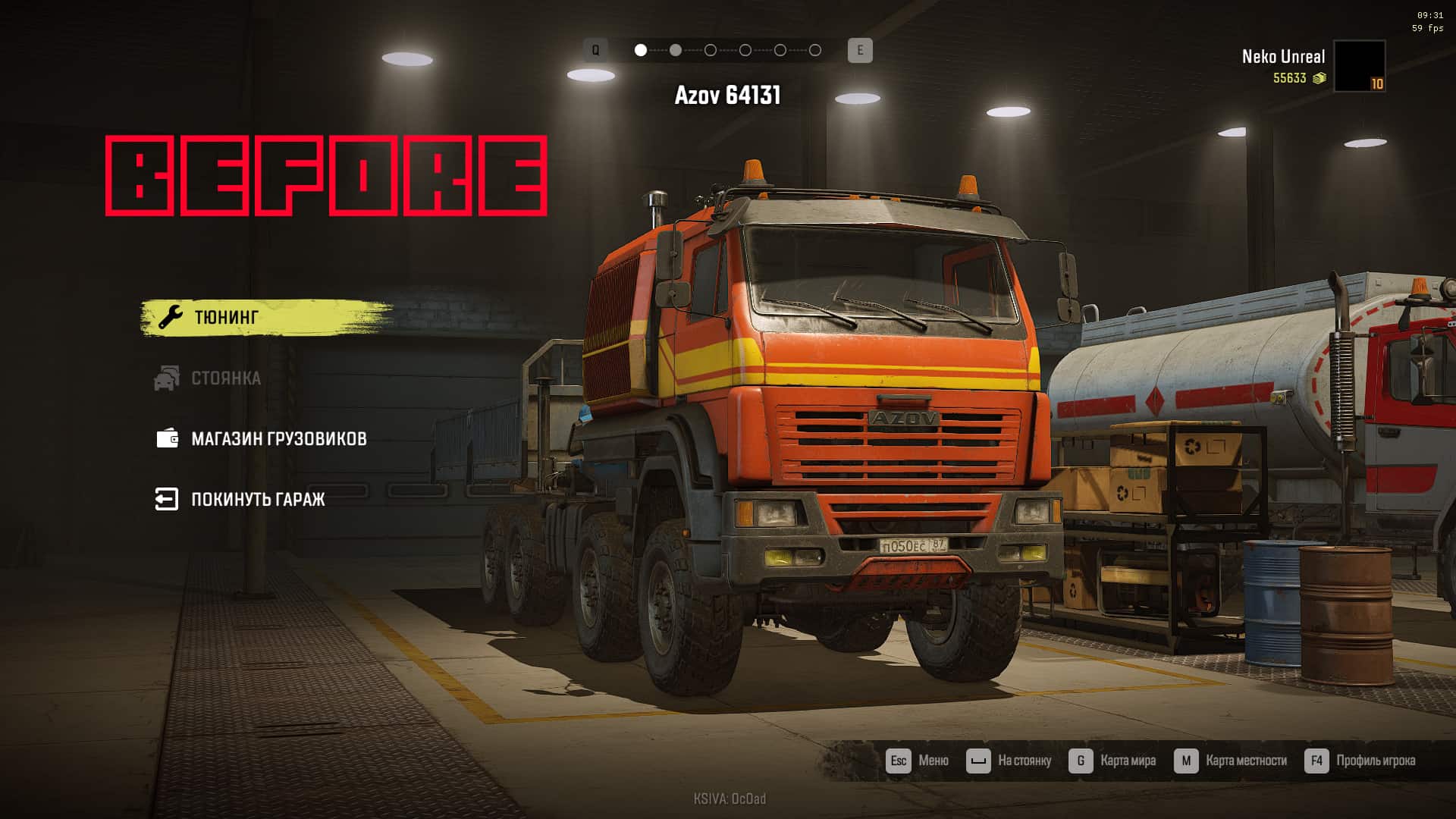Click the Neko Unreal profile avatar
Image resolution: width=1456 pixels, height=819 pixels.
1359,67
